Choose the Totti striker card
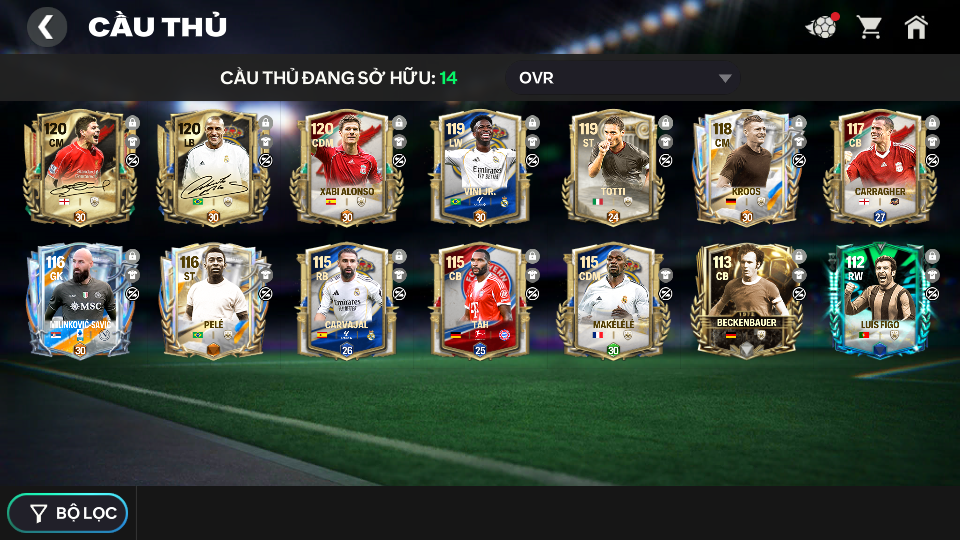960x540 pixels. [x=612, y=168]
